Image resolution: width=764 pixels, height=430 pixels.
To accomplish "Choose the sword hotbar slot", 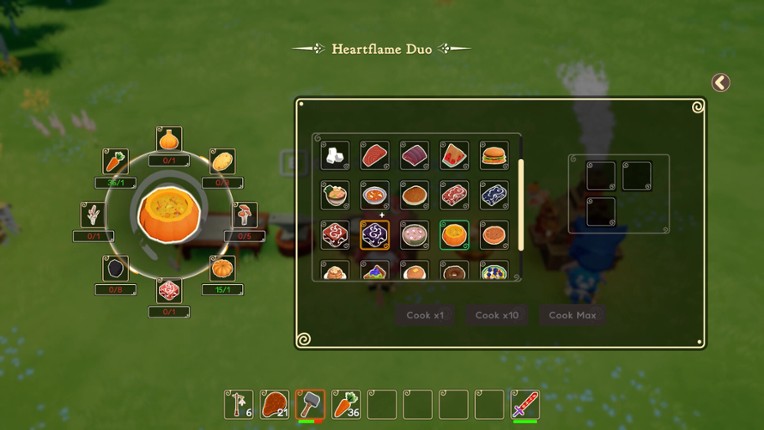I will coord(525,404).
